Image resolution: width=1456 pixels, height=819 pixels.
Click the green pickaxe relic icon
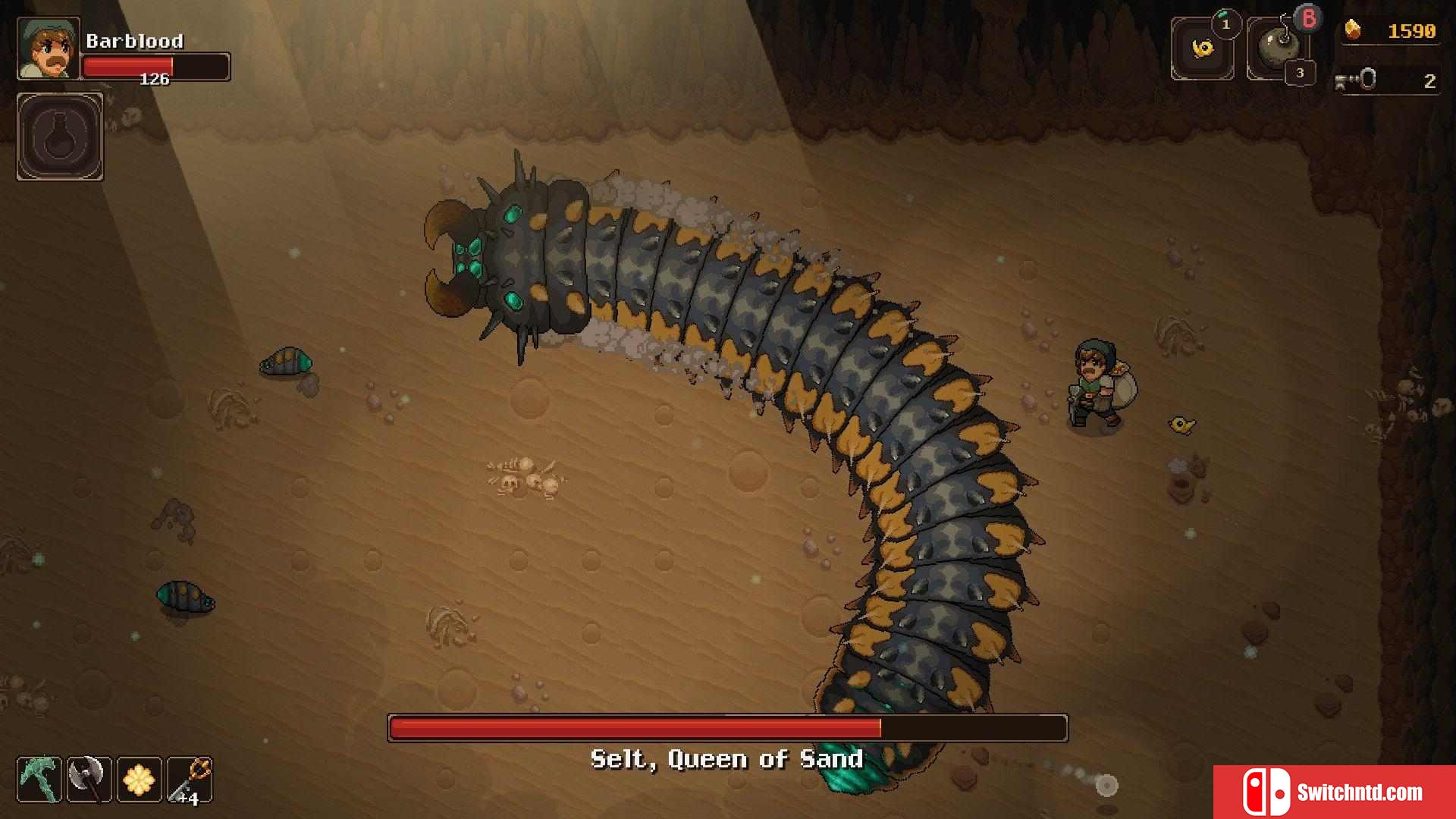(39, 780)
